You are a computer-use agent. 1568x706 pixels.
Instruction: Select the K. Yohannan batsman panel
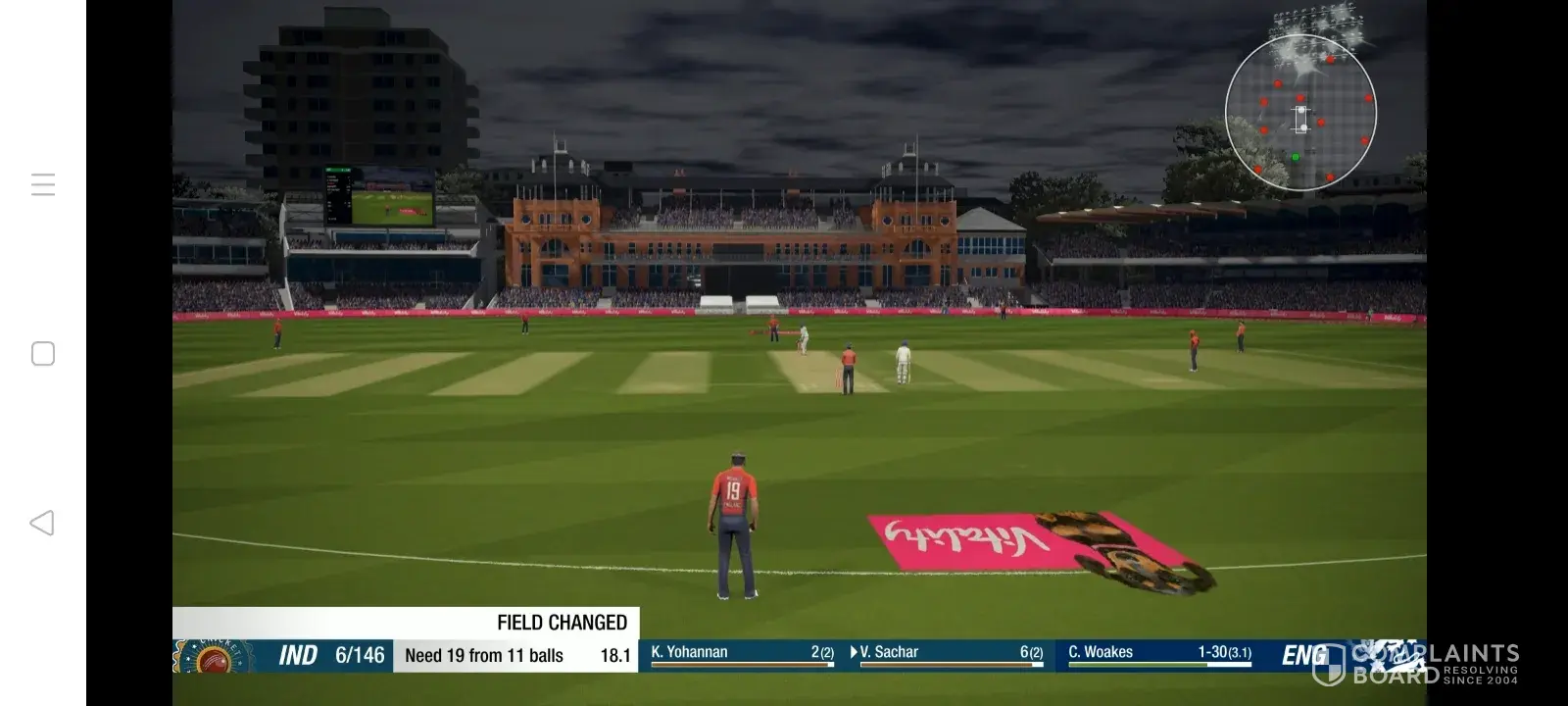742,654
